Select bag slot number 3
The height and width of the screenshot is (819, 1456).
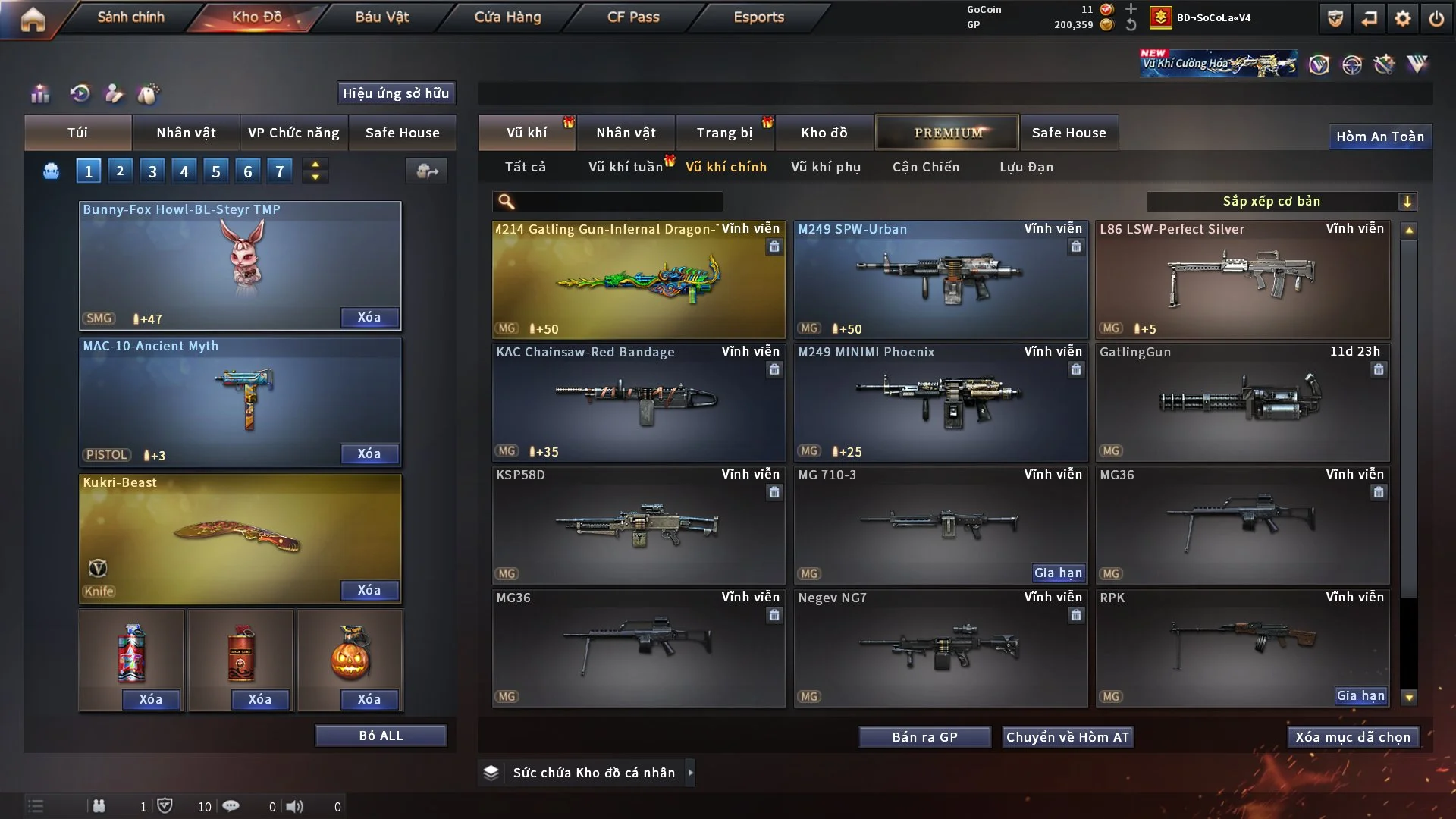[152, 171]
